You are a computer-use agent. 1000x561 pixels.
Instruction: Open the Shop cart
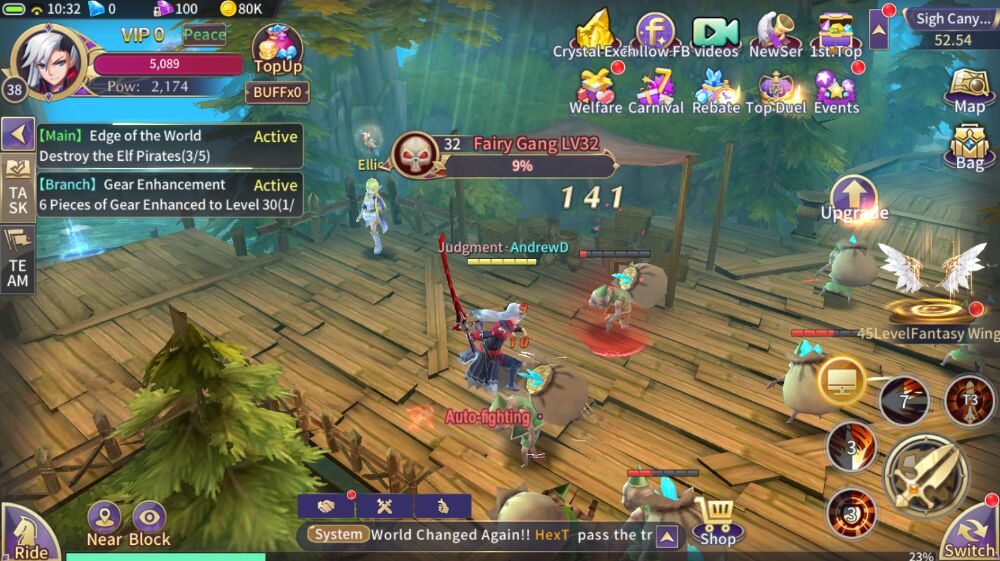(x=718, y=520)
